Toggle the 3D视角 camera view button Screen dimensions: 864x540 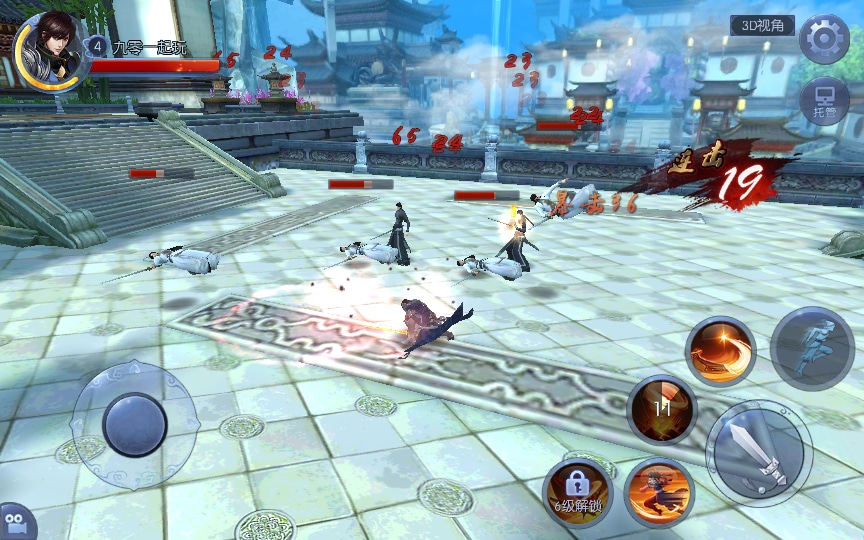[762, 26]
